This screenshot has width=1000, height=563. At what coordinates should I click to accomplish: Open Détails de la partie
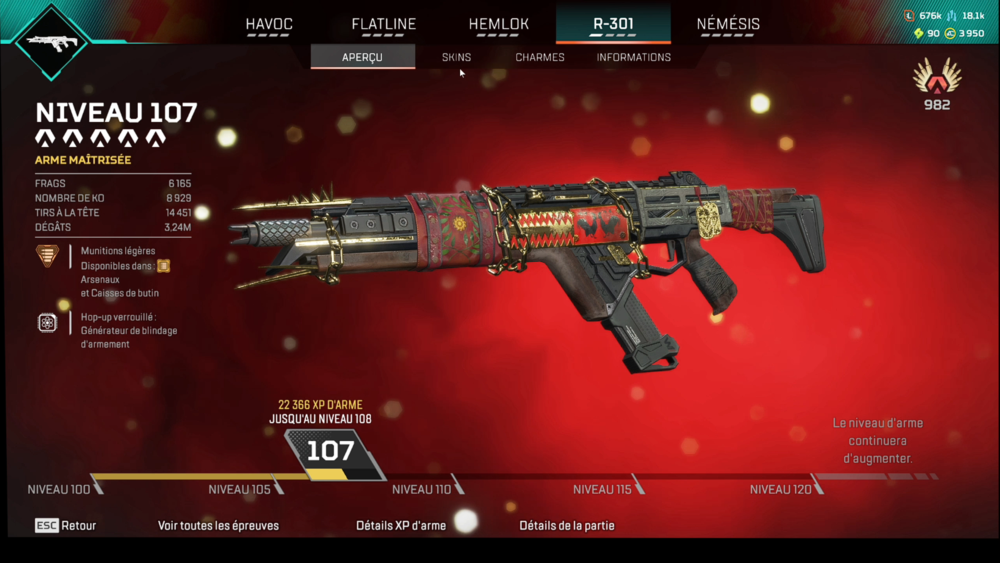[567, 525]
